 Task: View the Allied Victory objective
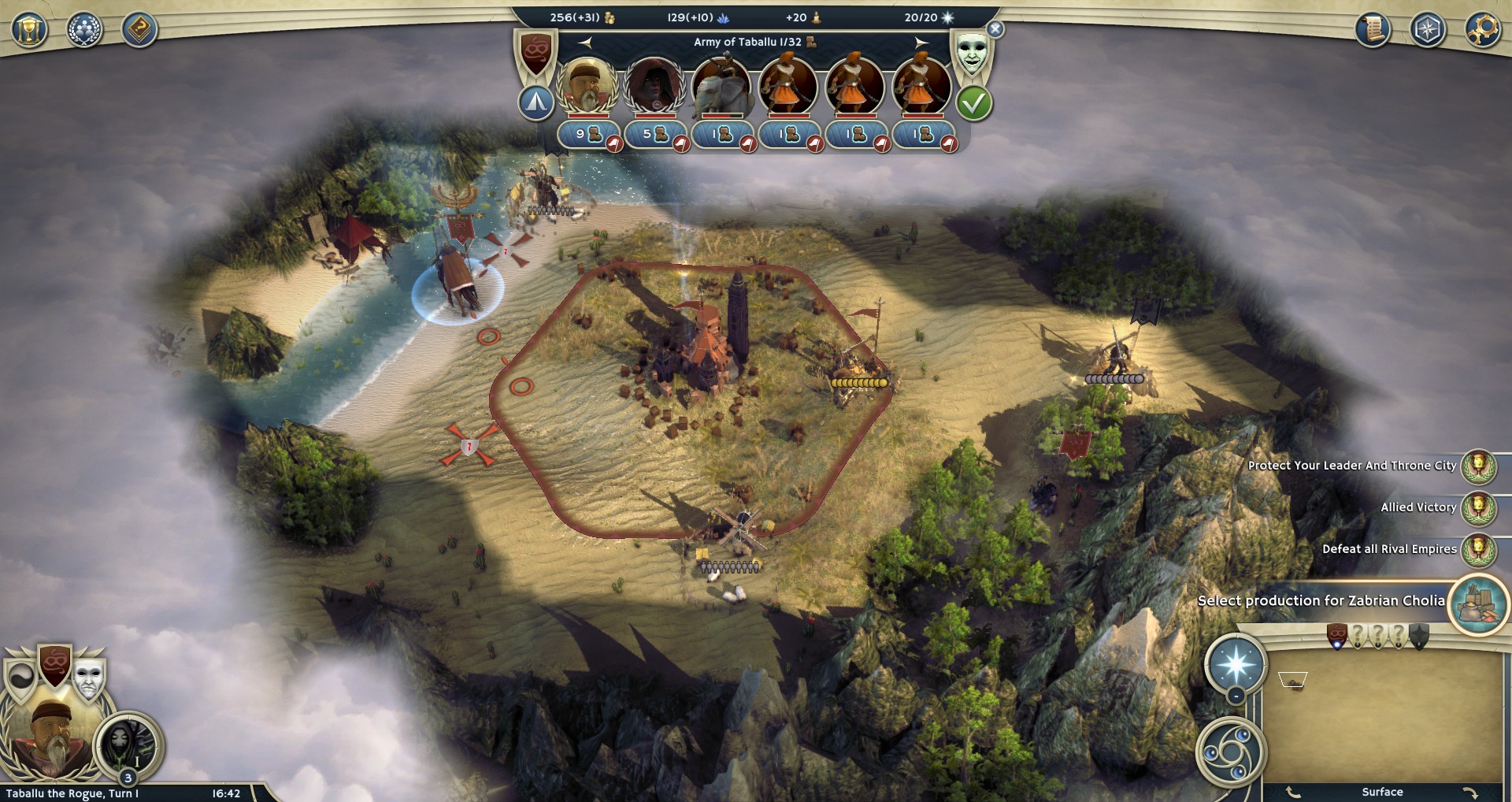(1478, 507)
